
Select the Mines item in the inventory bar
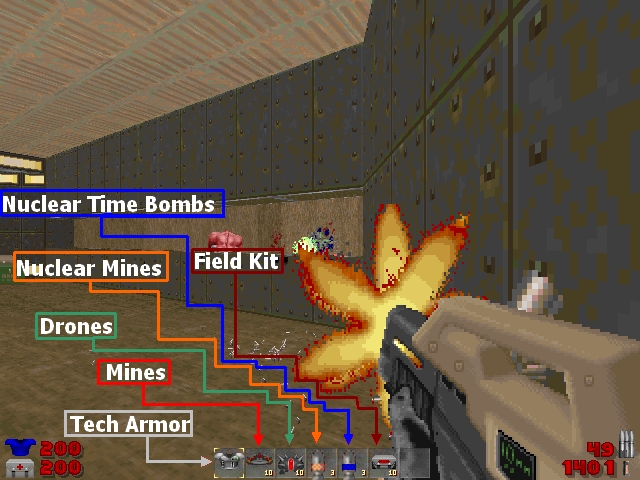point(260,461)
